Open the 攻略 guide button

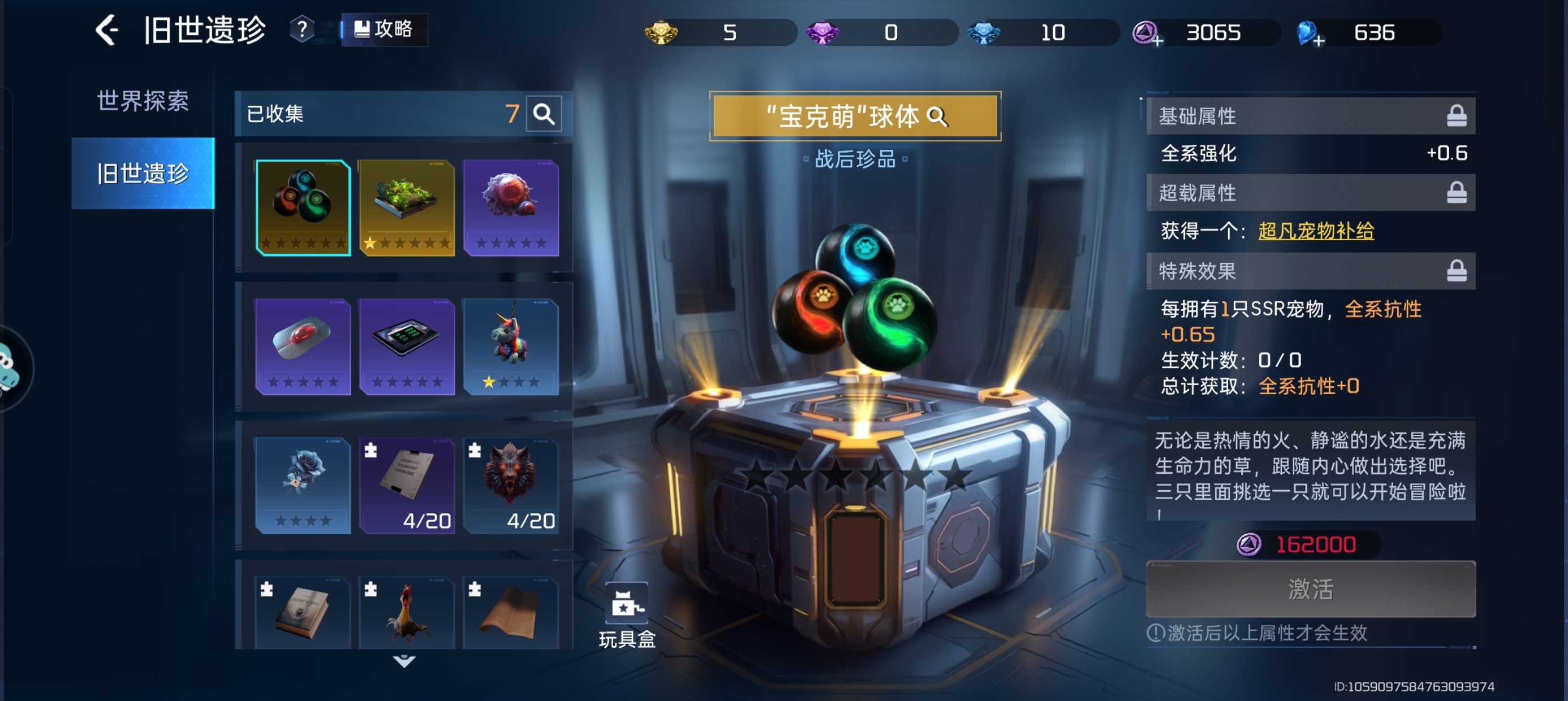click(384, 29)
